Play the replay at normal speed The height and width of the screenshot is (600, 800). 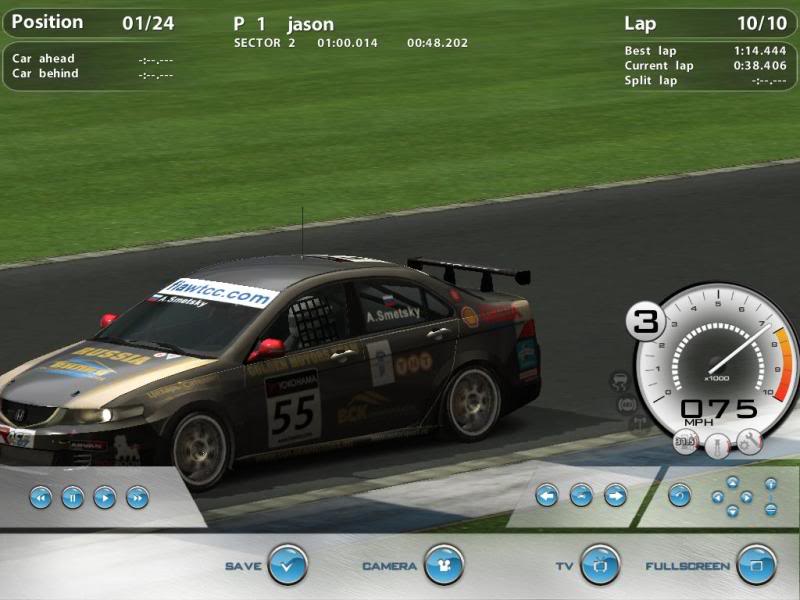[104, 496]
